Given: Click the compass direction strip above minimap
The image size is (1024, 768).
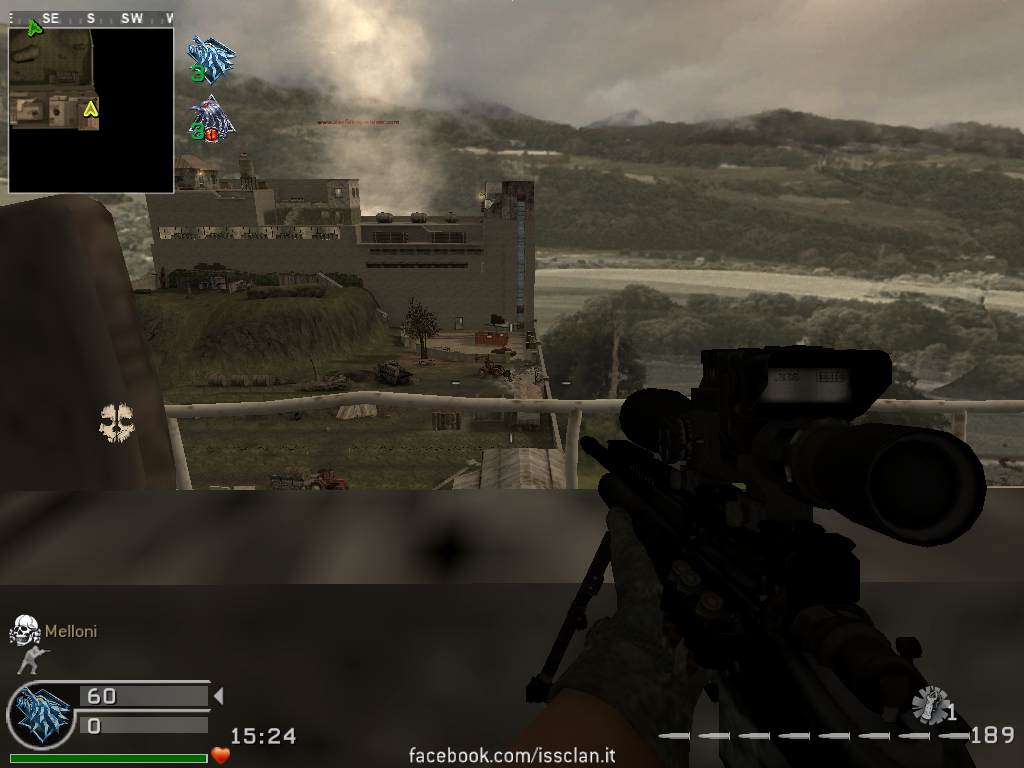Looking at the screenshot, I should click(x=91, y=18).
